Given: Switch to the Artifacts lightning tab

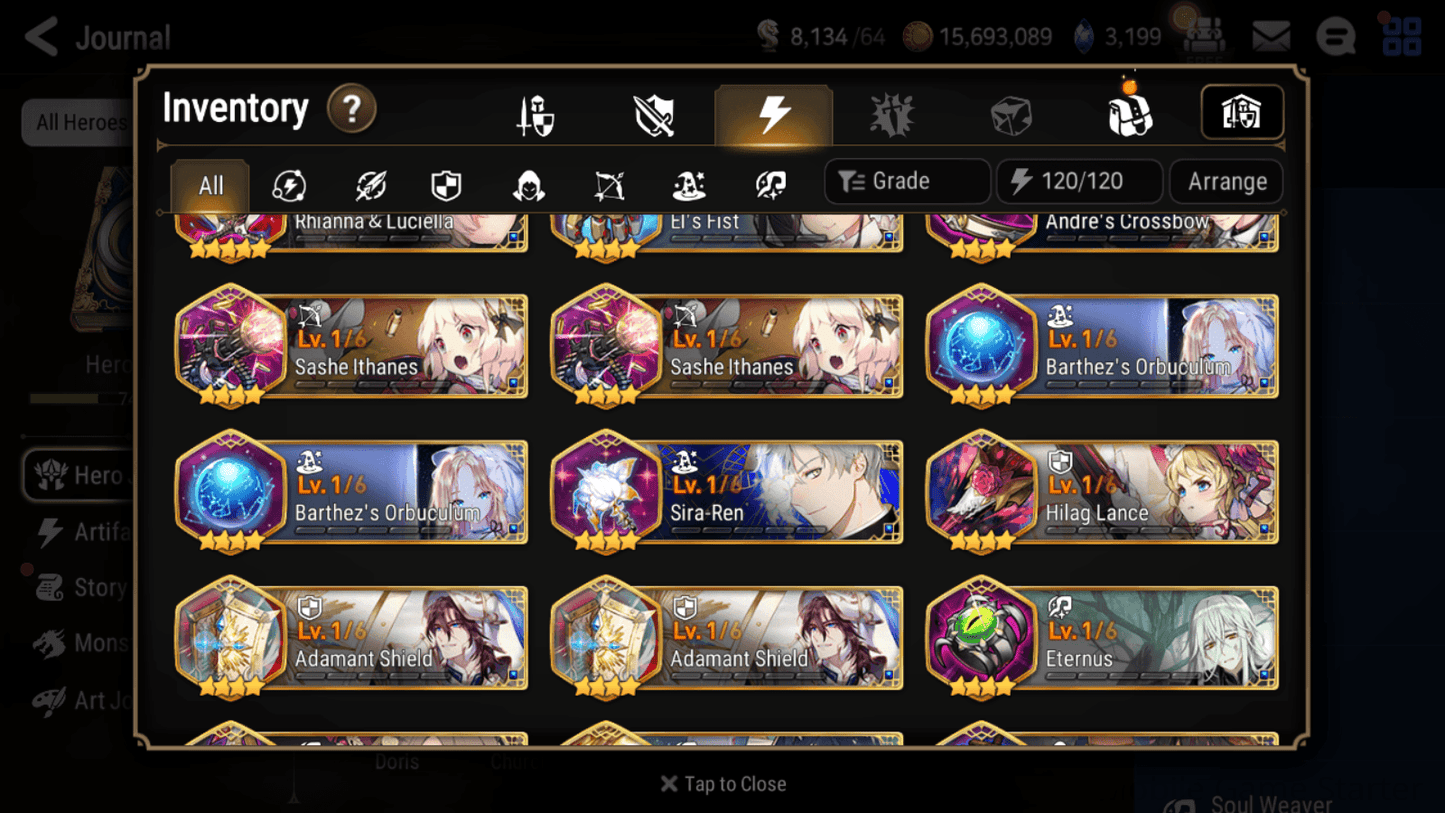Looking at the screenshot, I should [774, 113].
